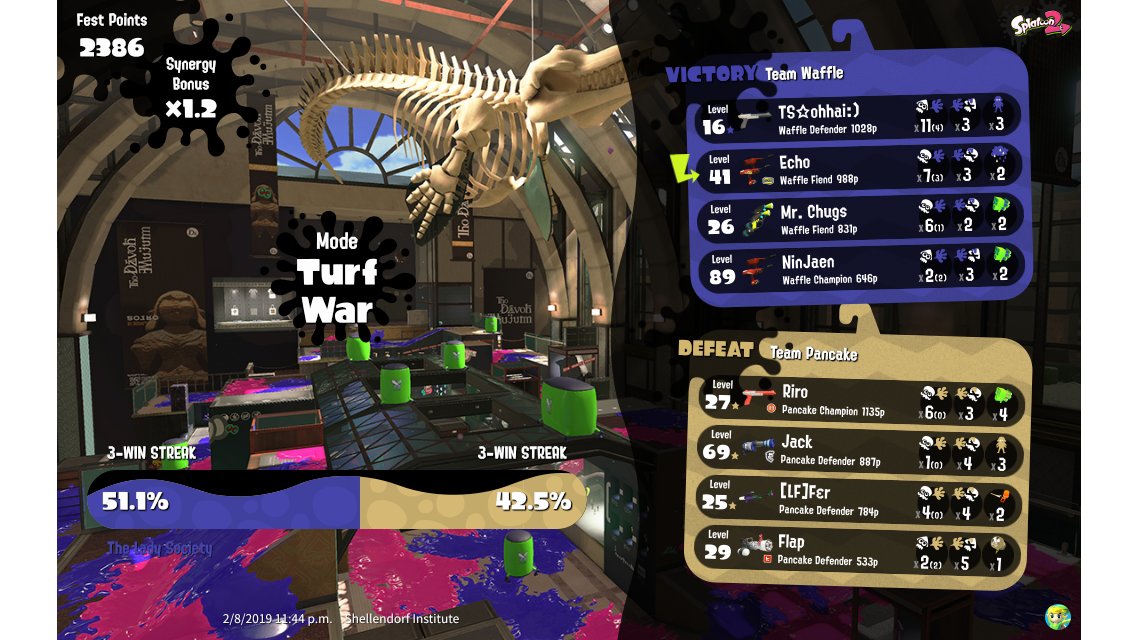This screenshot has height=640, width=1138.
Task: Open the user avatar icon in the corner
Action: pos(1058,615)
